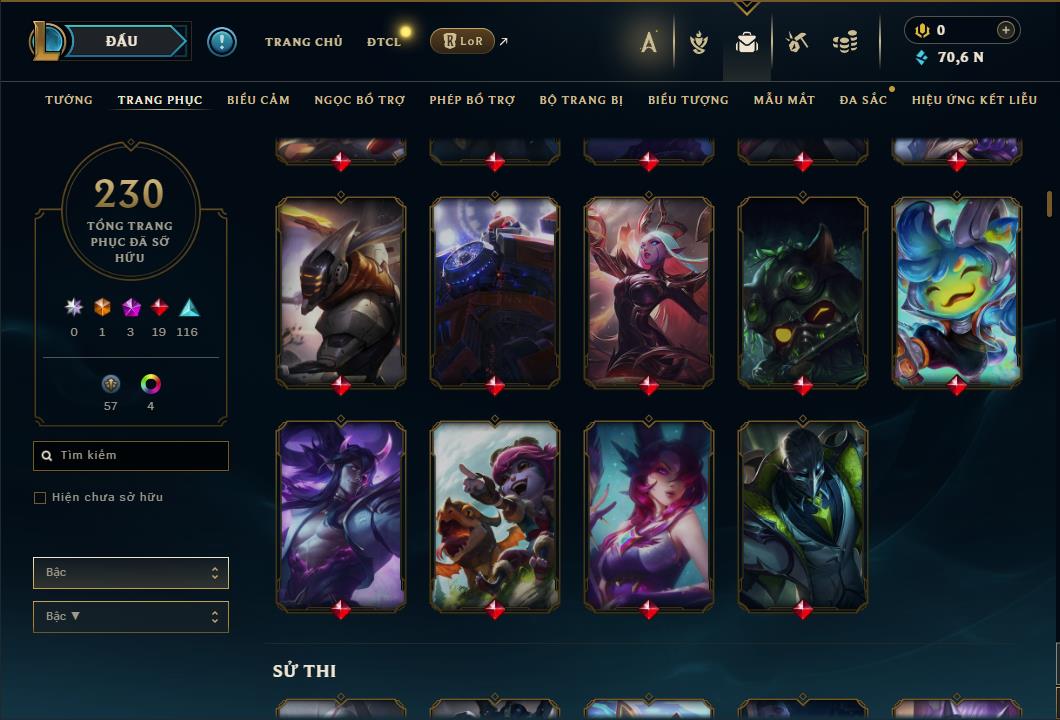Screen dimensions: 1060x720
Task: Add currency with the plus button
Action: click(x=1005, y=31)
